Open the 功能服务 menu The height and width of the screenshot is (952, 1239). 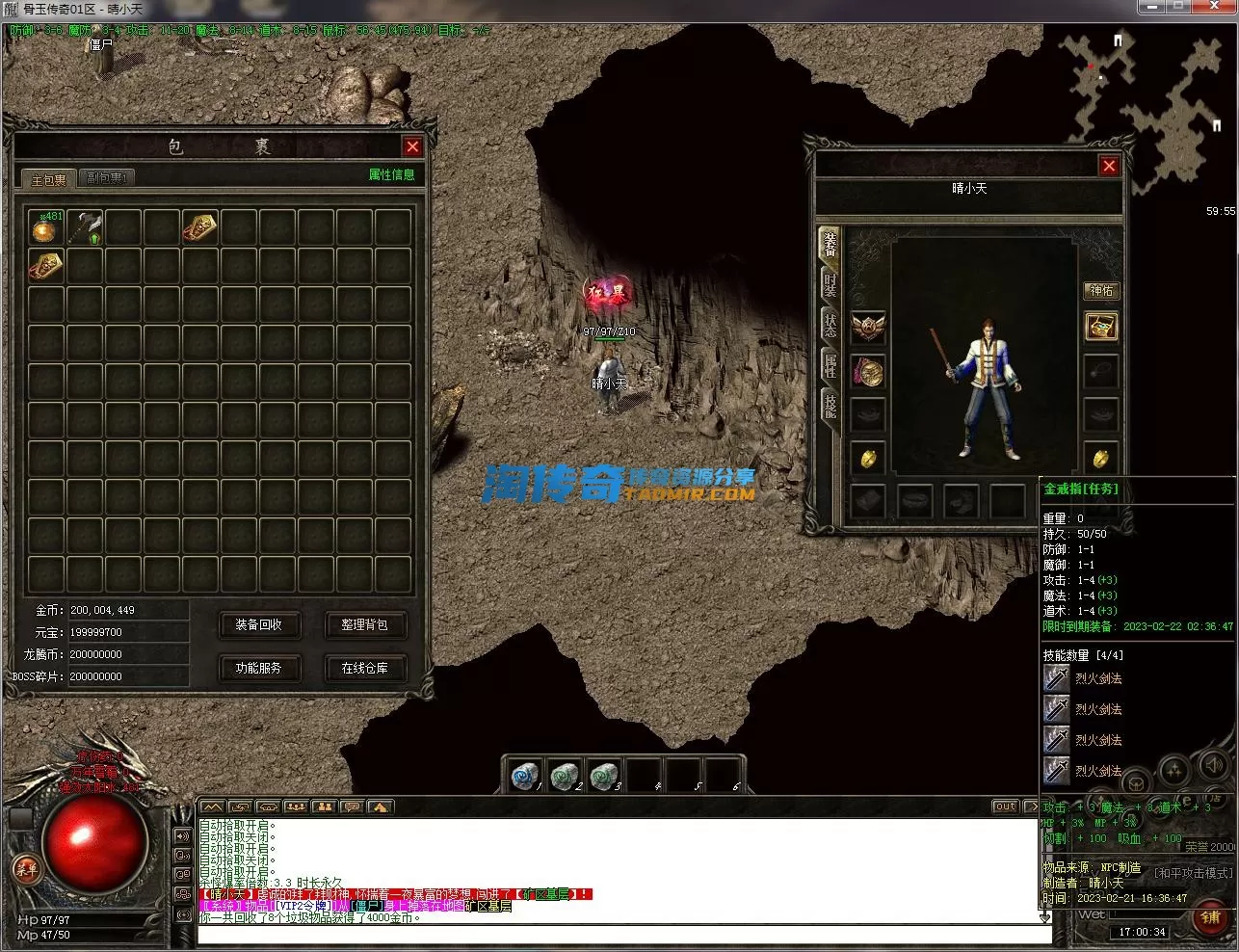click(x=258, y=668)
